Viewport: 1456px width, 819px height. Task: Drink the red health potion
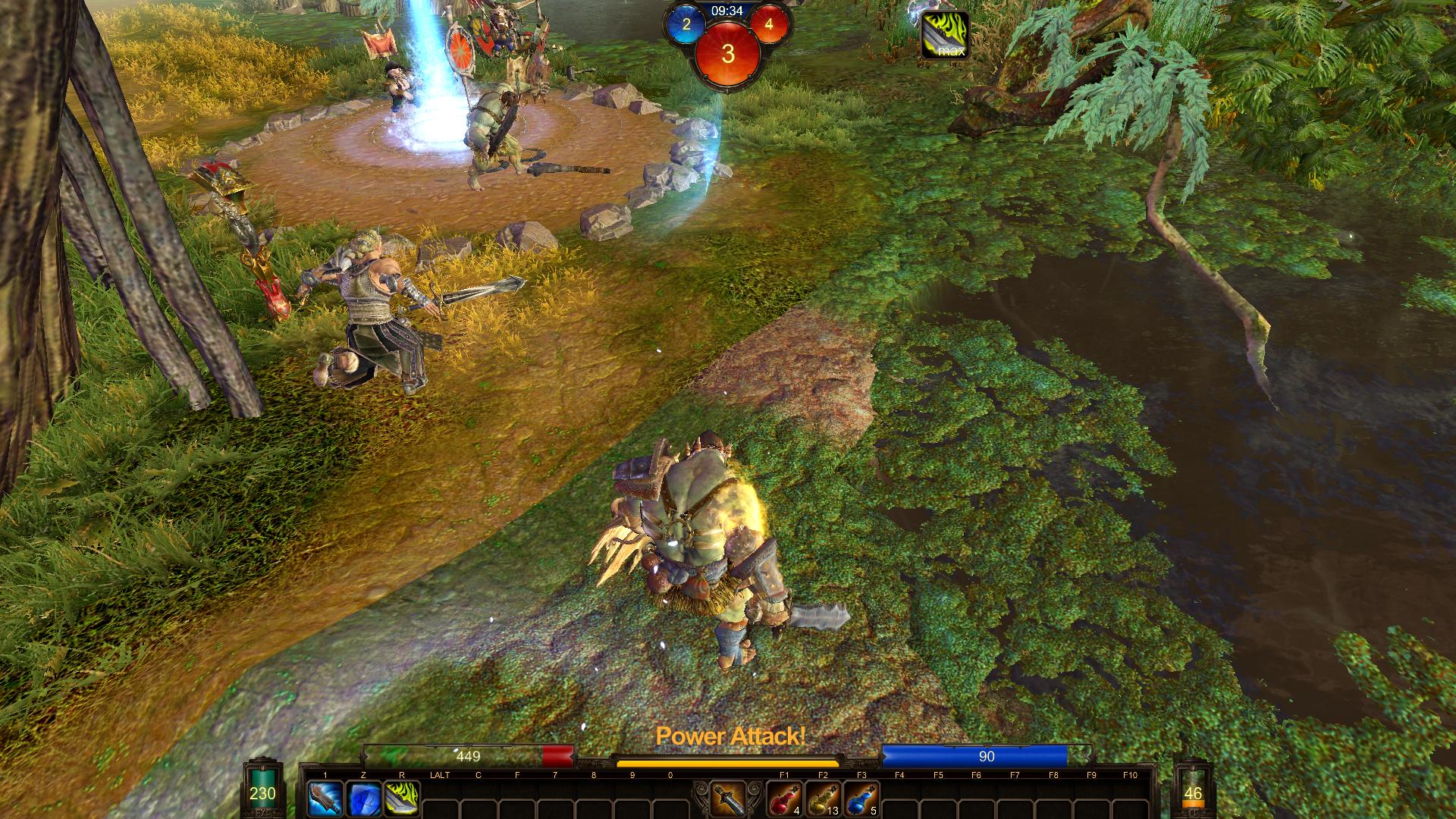click(783, 799)
